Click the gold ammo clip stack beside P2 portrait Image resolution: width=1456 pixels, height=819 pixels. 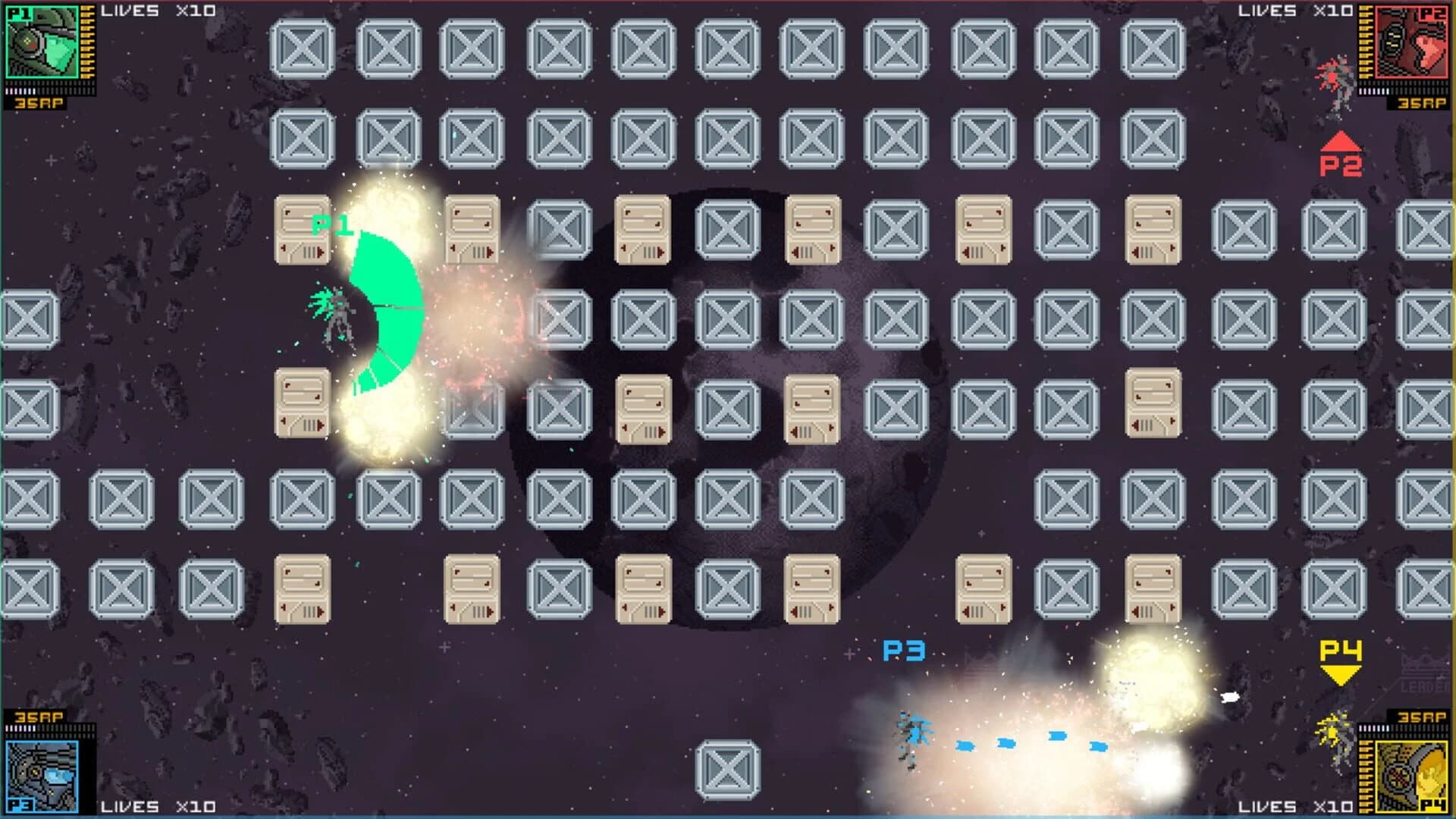coord(1365,42)
